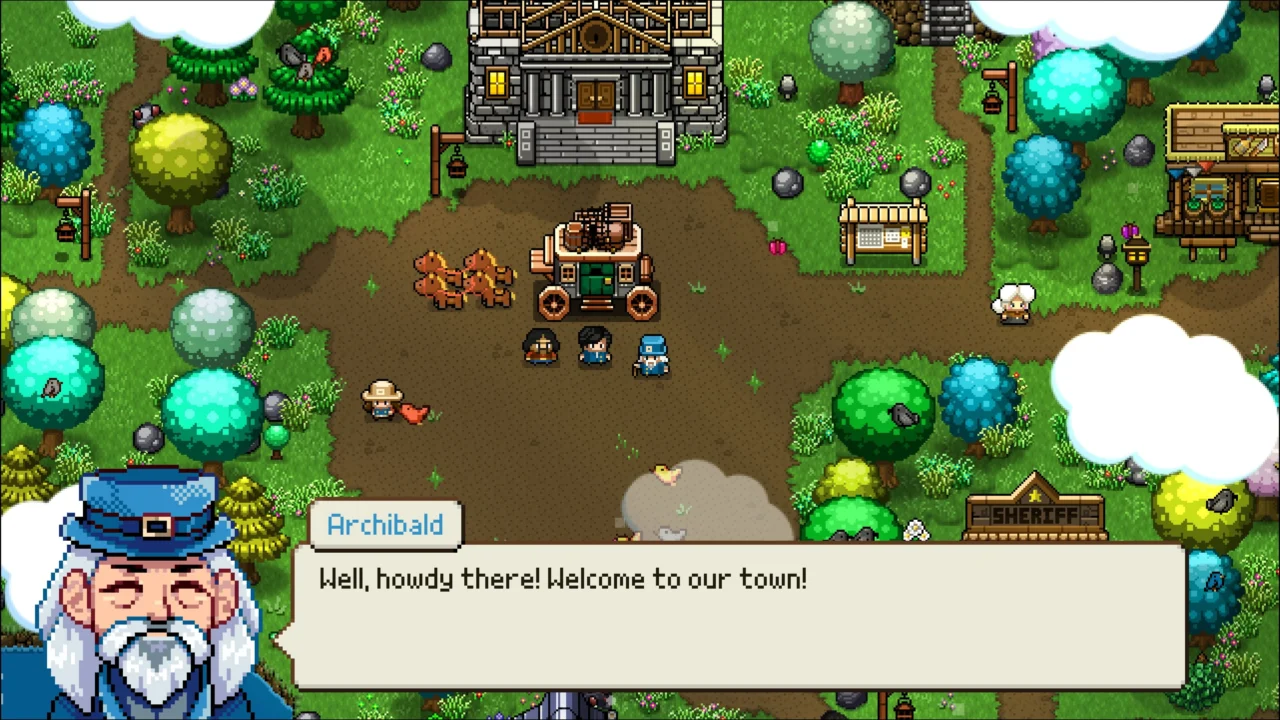Image resolution: width=1280 pixels, height=720 pixels.
Task: Click the crow perched on the yellow tree
Action: (x=146, y=116)
